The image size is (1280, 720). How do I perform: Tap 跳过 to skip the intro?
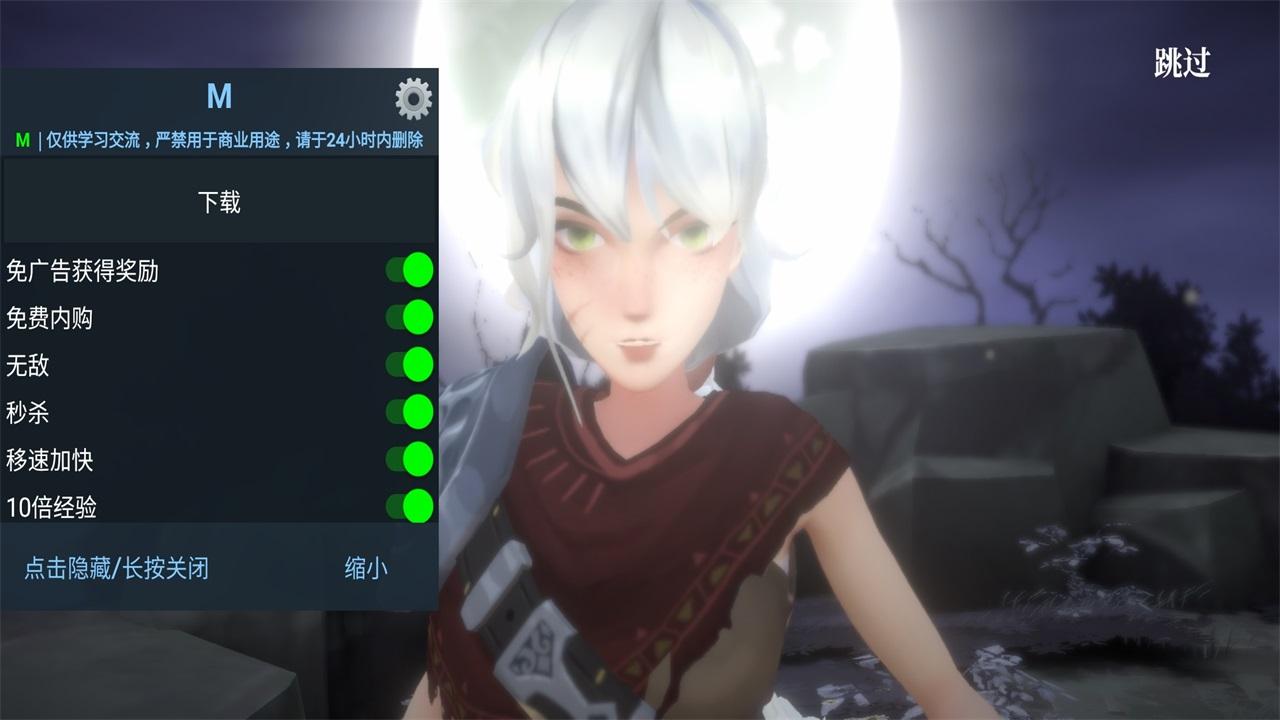(1183, 62)
